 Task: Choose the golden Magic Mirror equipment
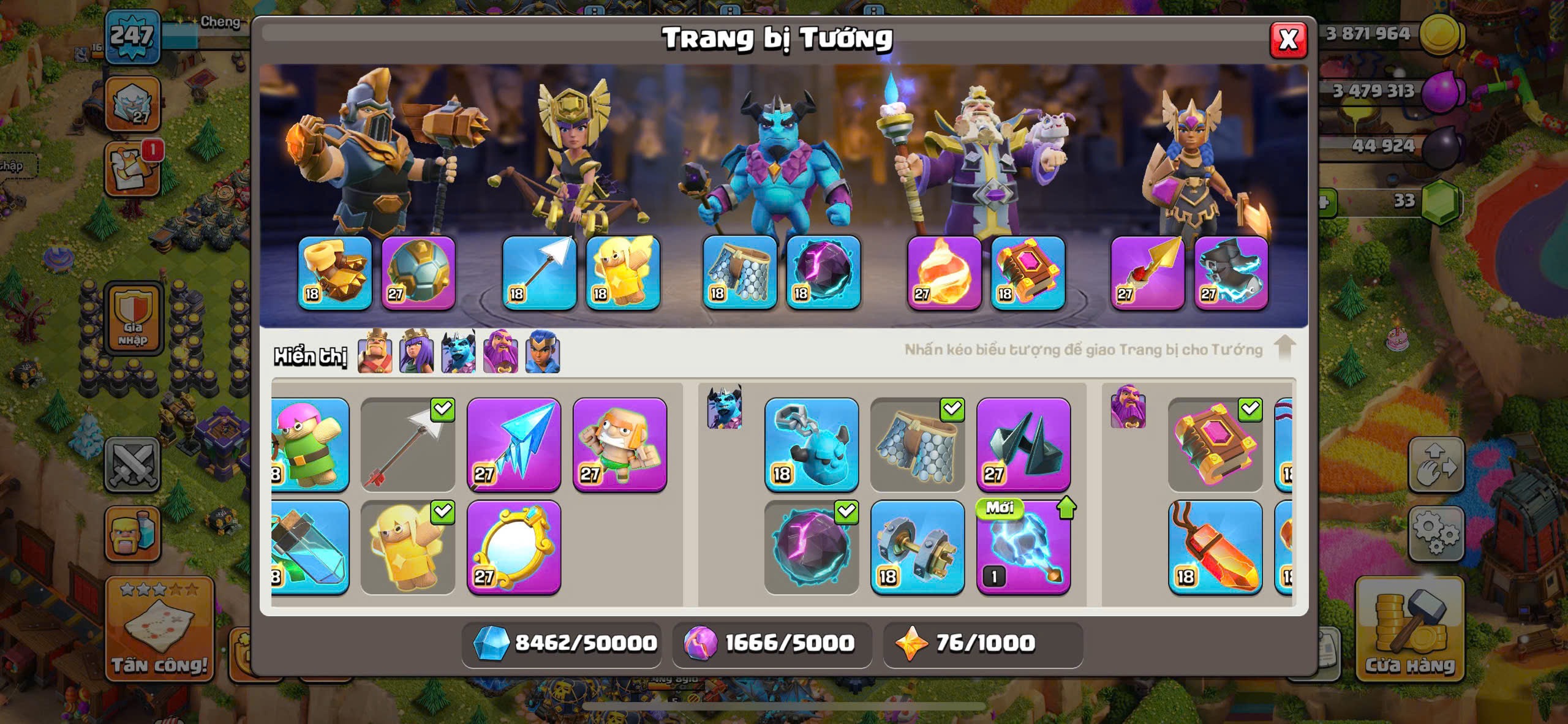click(513, 547)
